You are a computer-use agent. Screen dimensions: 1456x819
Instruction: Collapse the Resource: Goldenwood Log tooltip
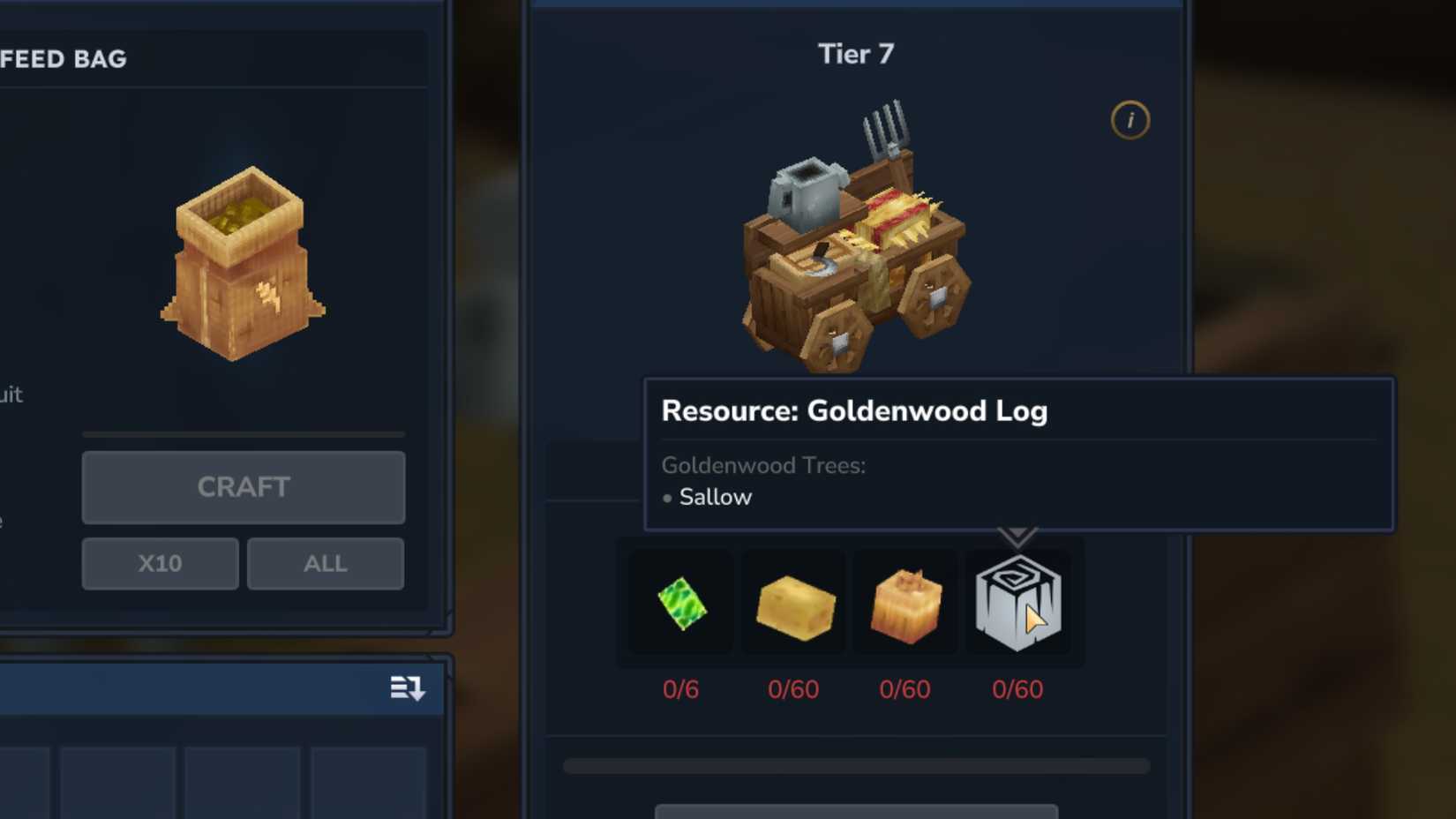point(855,410)
